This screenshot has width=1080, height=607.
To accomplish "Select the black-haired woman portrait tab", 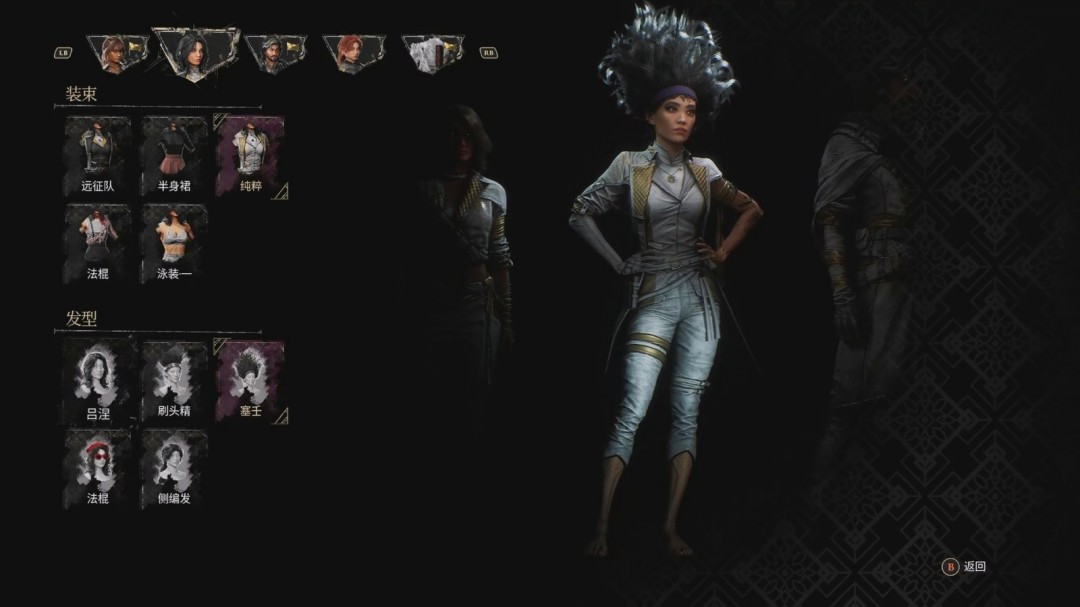I will coord(194,52).
